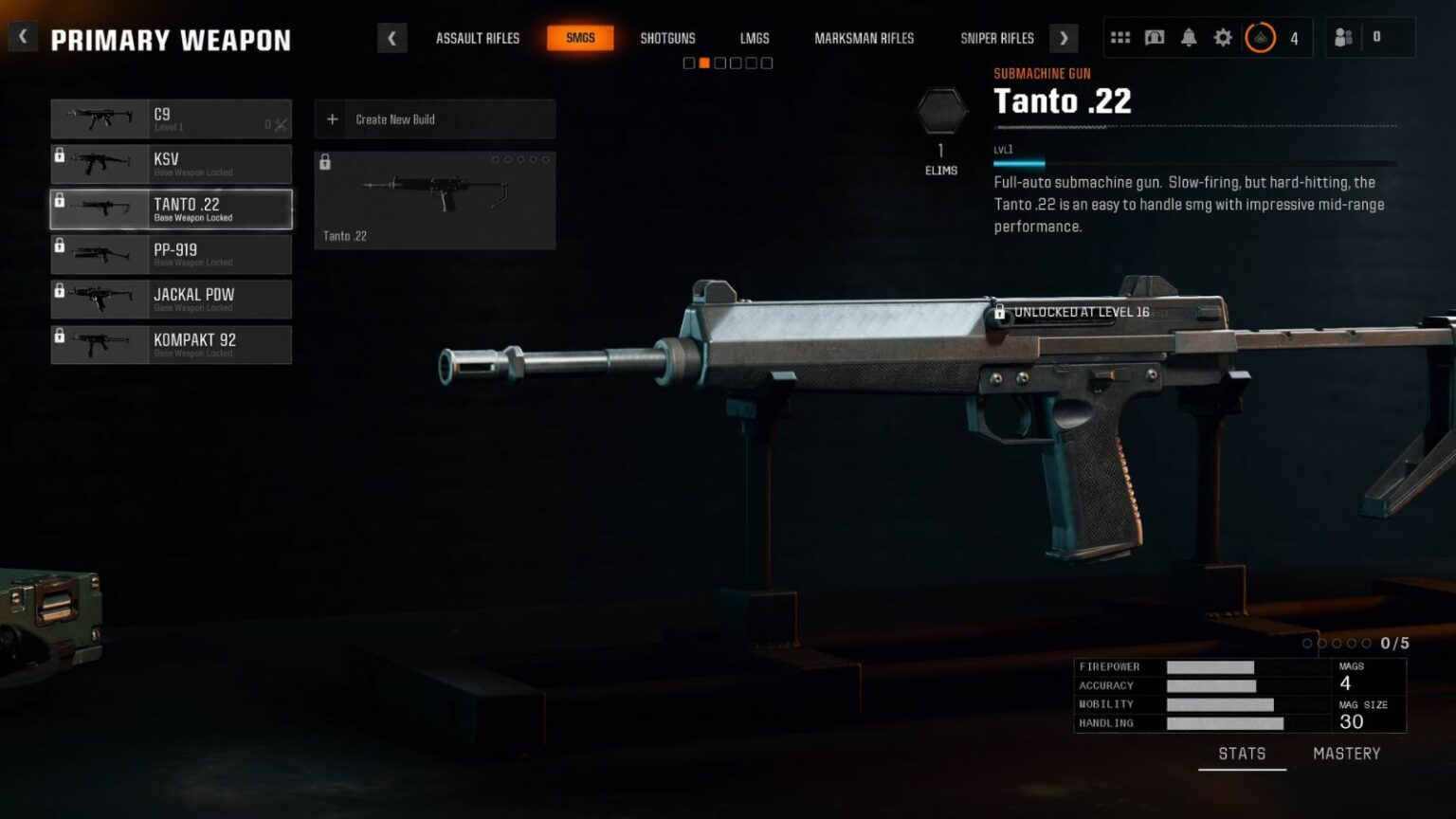Click the right chevron past Sniper Rifles

pos(1064,37)
